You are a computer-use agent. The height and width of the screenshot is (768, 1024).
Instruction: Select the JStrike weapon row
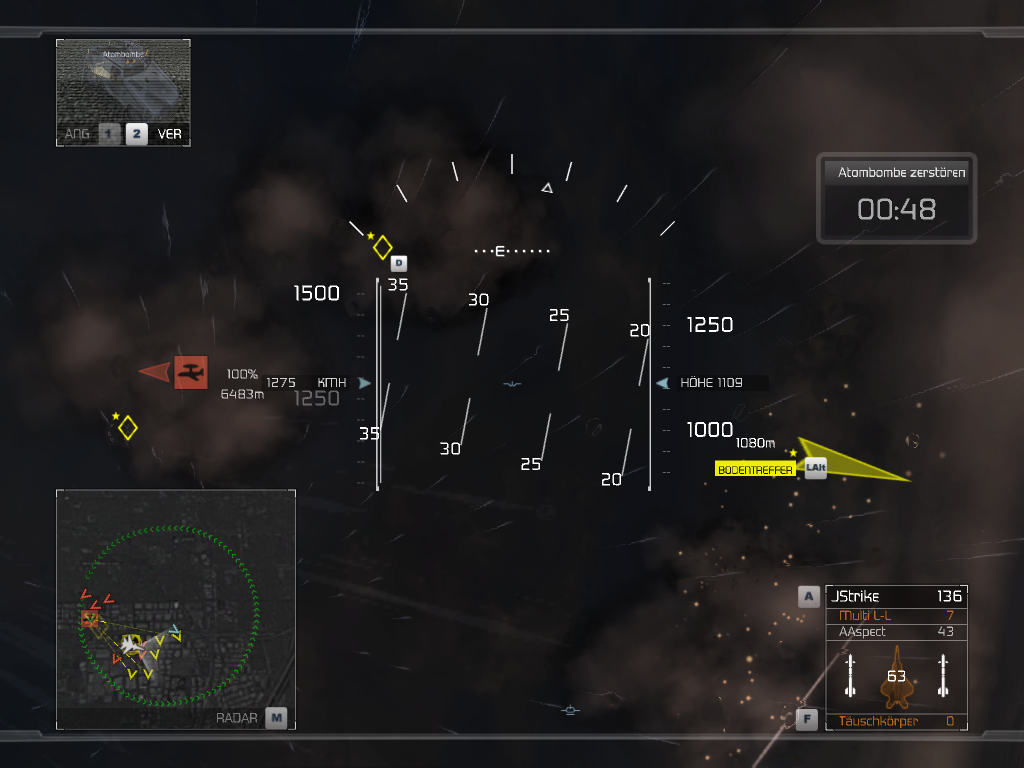pyautogui.click(x=895, y=596)
